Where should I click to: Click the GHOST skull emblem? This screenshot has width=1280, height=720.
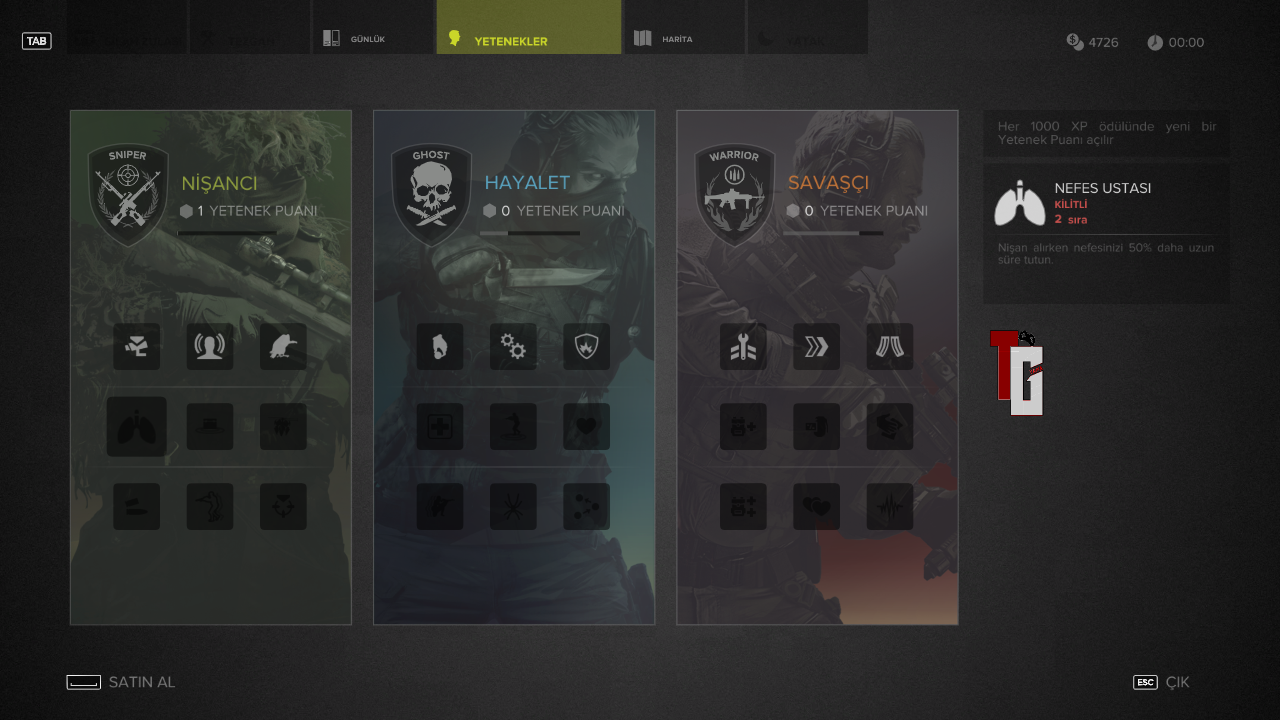431,192
